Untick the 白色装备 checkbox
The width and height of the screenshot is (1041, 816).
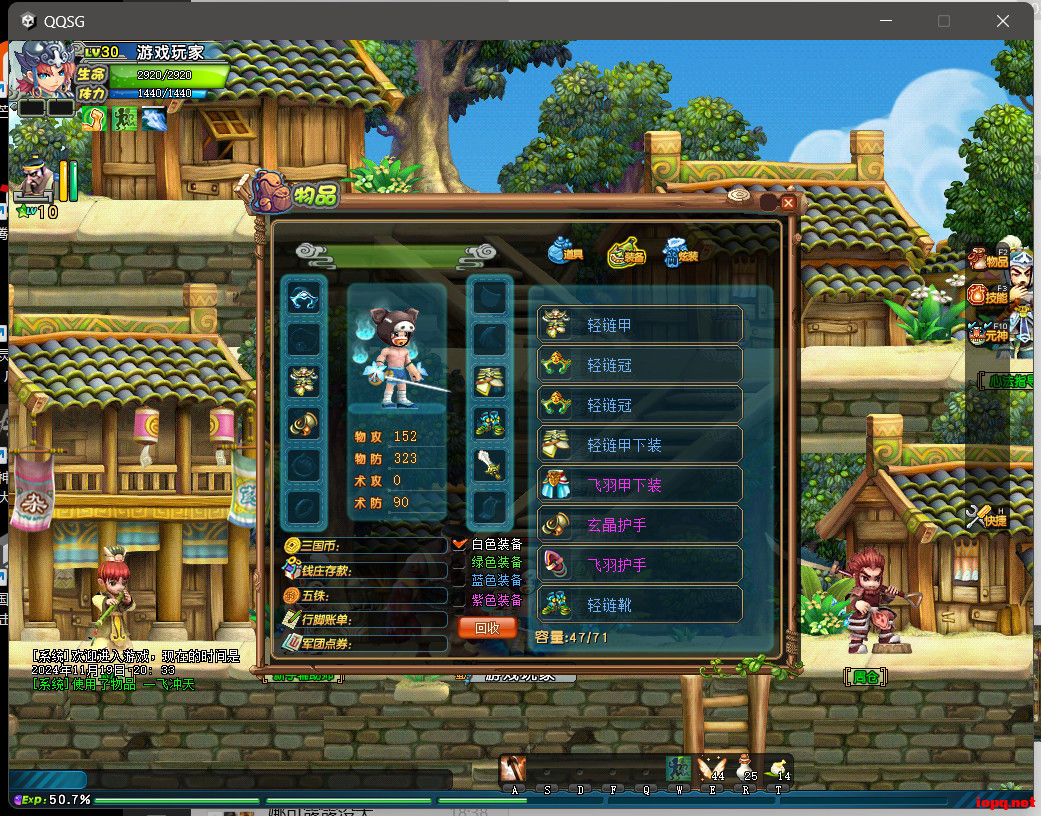[x=460, y=544]
